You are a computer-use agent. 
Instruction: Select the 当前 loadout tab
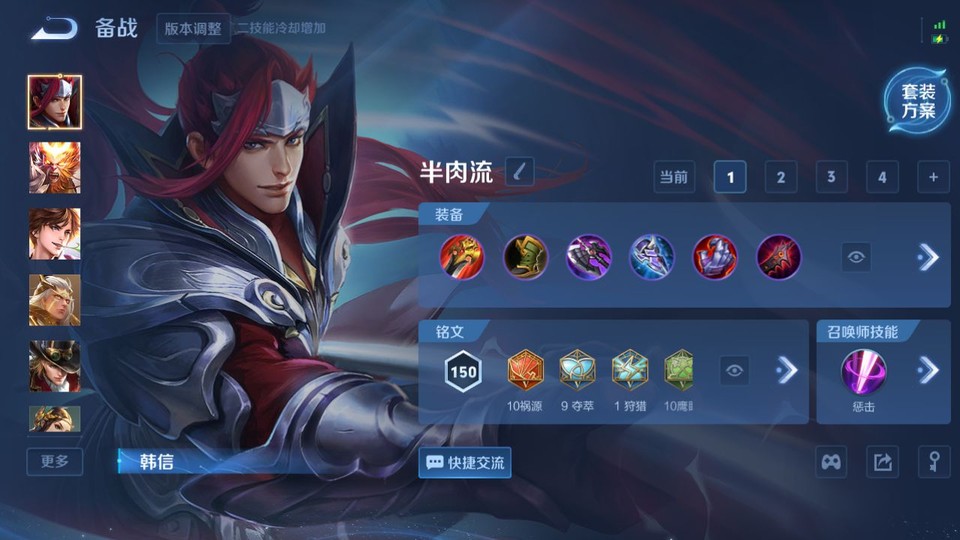[x=673, y=177]
